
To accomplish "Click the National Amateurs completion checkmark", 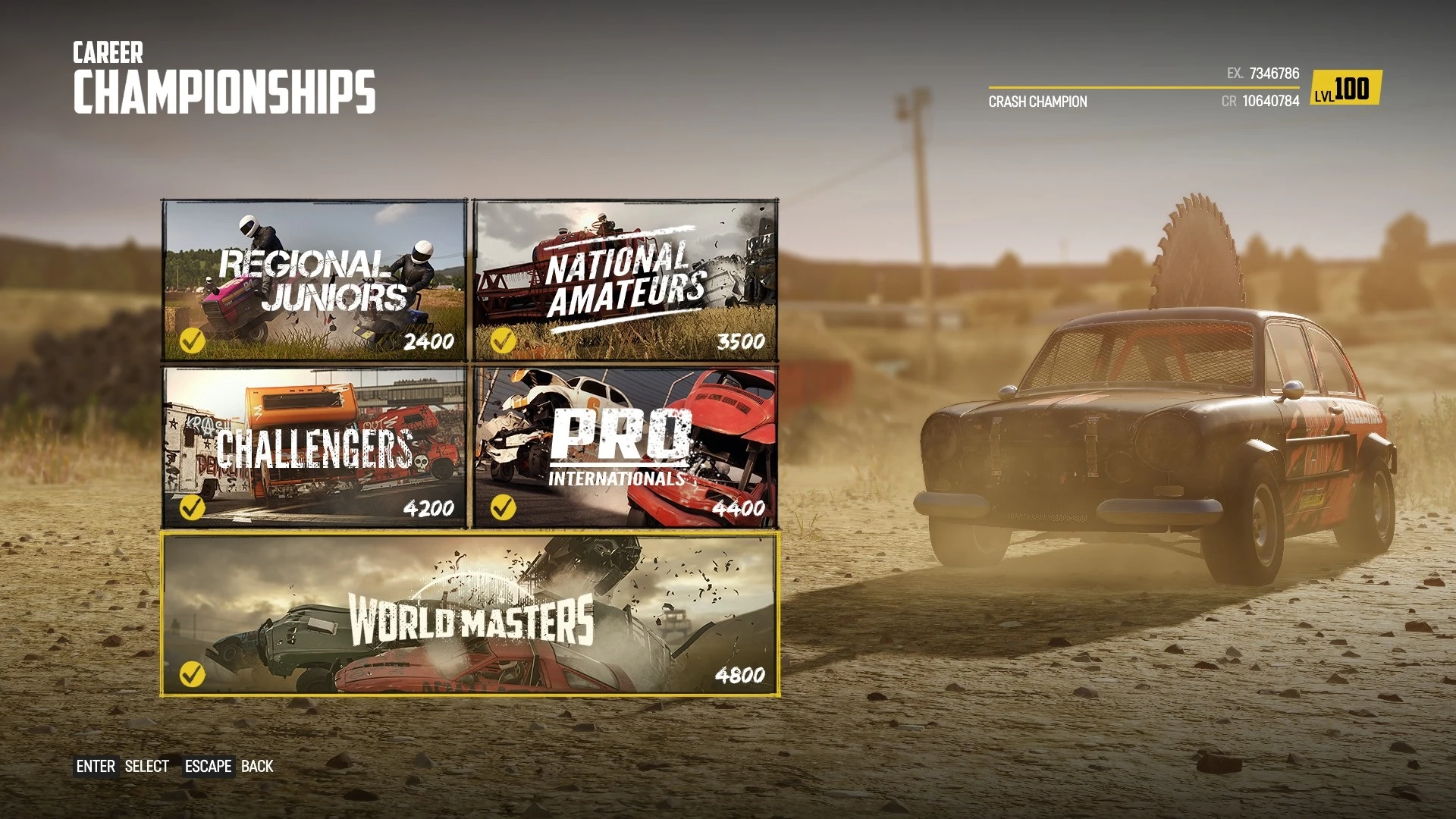I will [504, 342].
